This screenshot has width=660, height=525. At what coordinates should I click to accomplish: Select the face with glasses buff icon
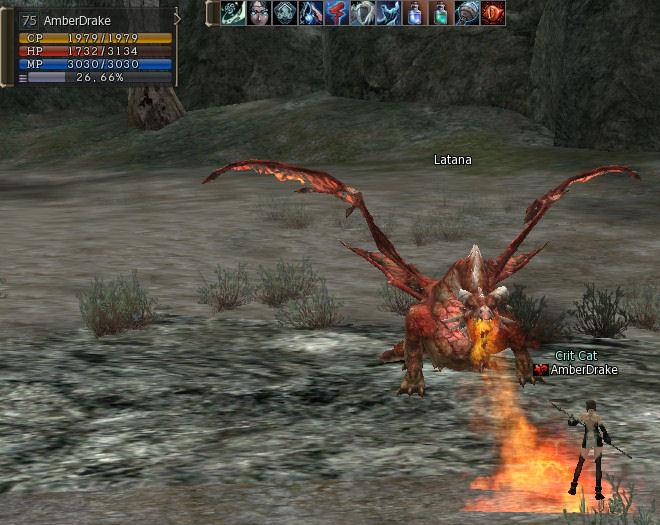[x=259, y=13]
